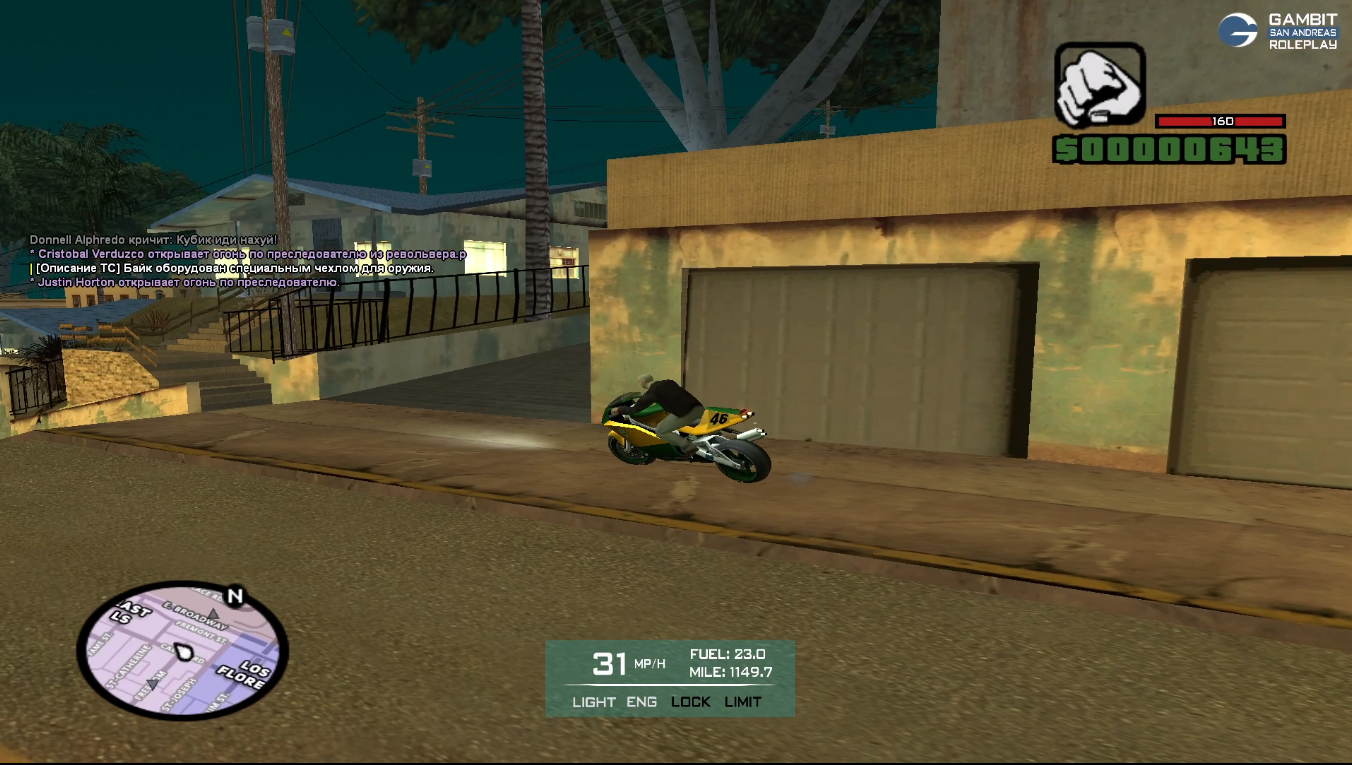Toggle the LOCK indicator on speedometer
The height and width of the screenshot is (765, 1352).
pos(690,702)
